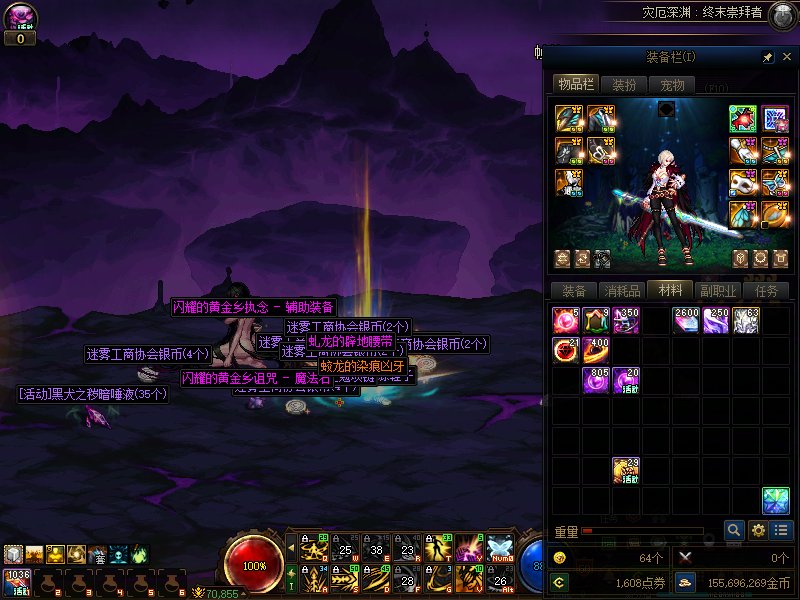Viewport: 800px width, 600px height.
Task: Click the butterfly skill icon labeled Num0
Action: (499, 549)
